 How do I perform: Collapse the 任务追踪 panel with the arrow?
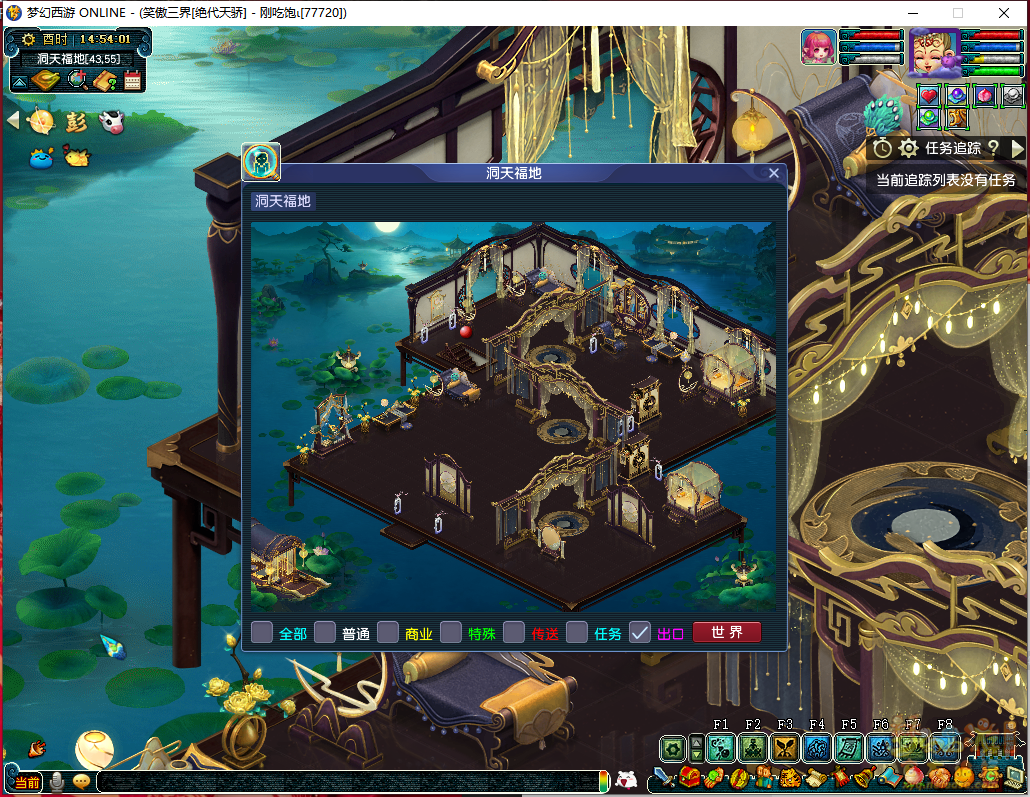click(x=1018, y=148)
